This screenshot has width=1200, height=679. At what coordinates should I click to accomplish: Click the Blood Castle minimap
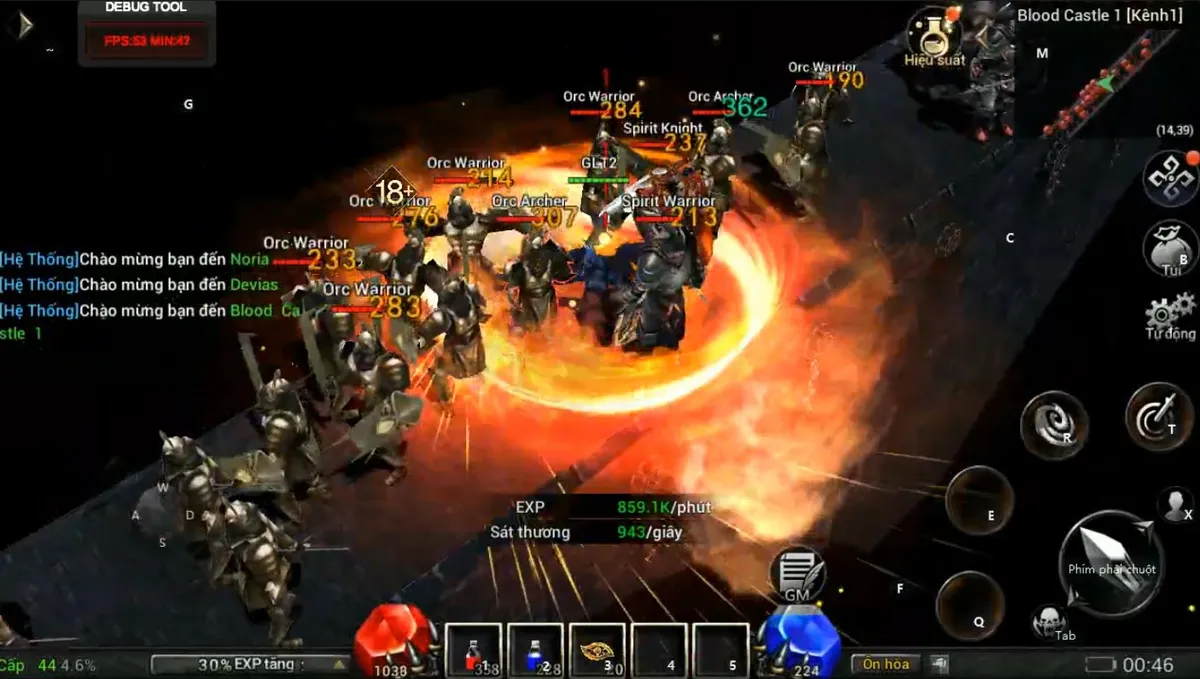1105,80
